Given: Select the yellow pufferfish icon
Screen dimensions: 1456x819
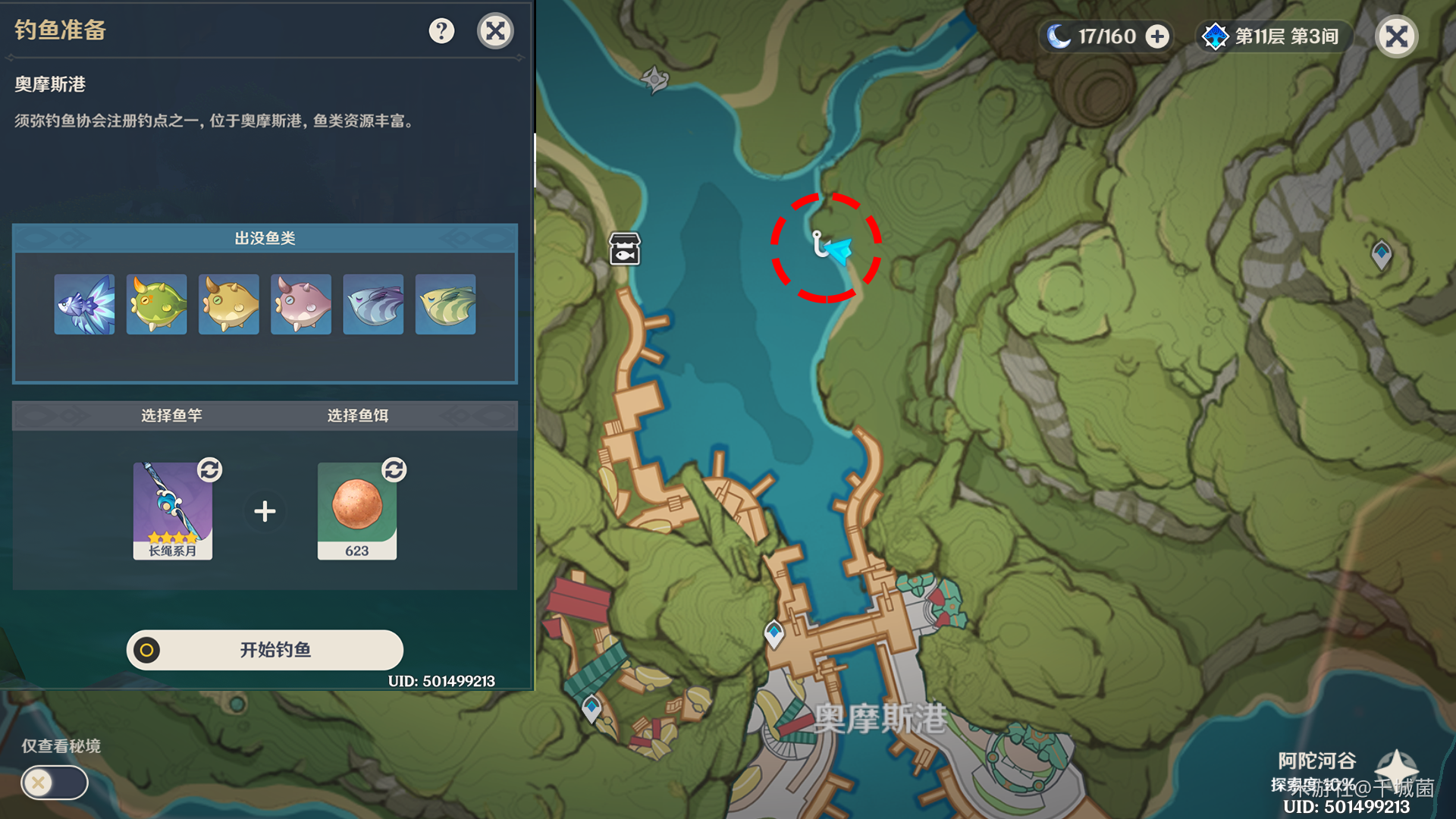Looking at the screenshot, I should (228, 305).
